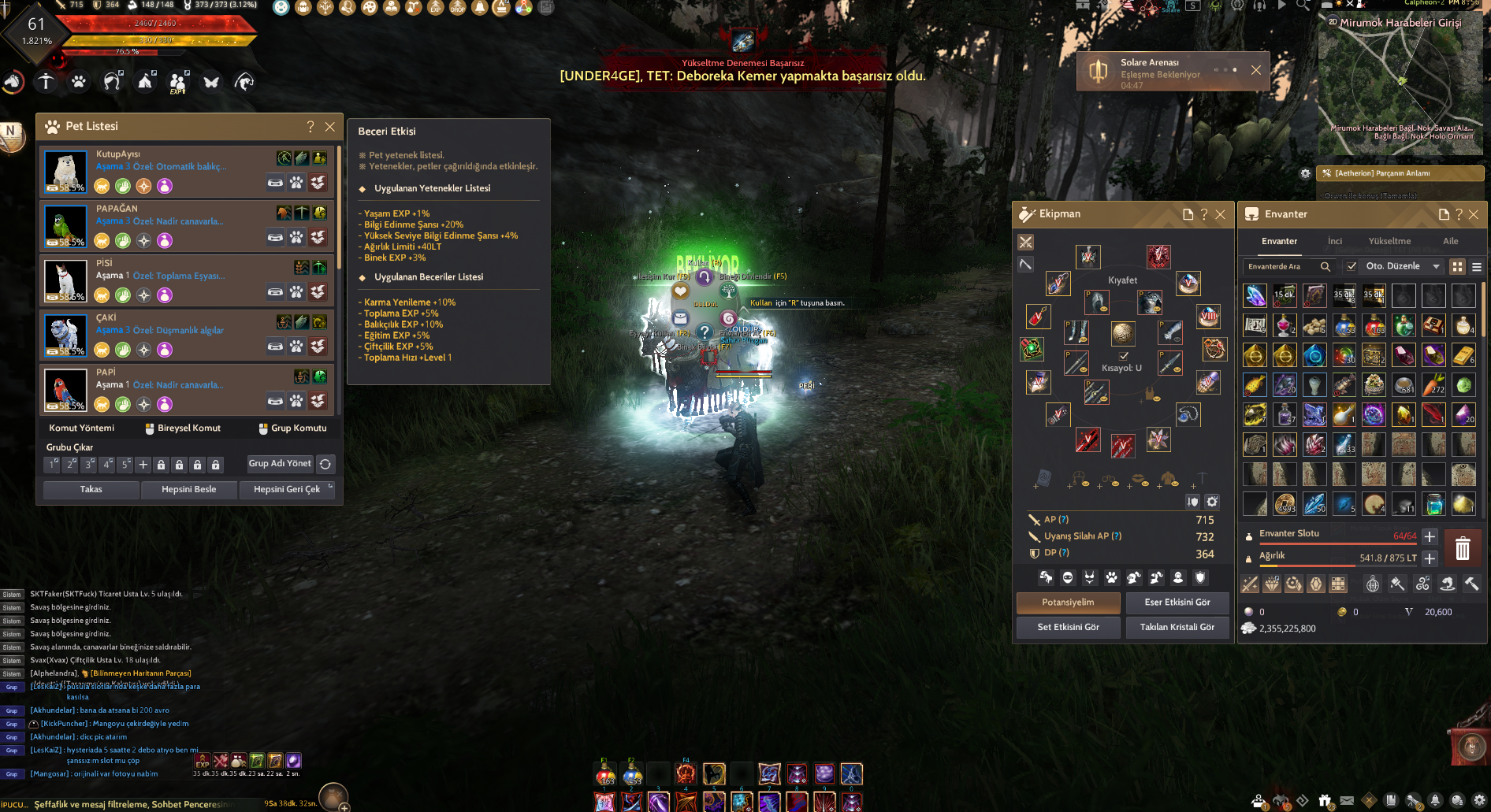Expand the [Aetherion] Parçanın Anlamı quest entry
This screenshot has width=1491, height=812.
pos(1400,173)
